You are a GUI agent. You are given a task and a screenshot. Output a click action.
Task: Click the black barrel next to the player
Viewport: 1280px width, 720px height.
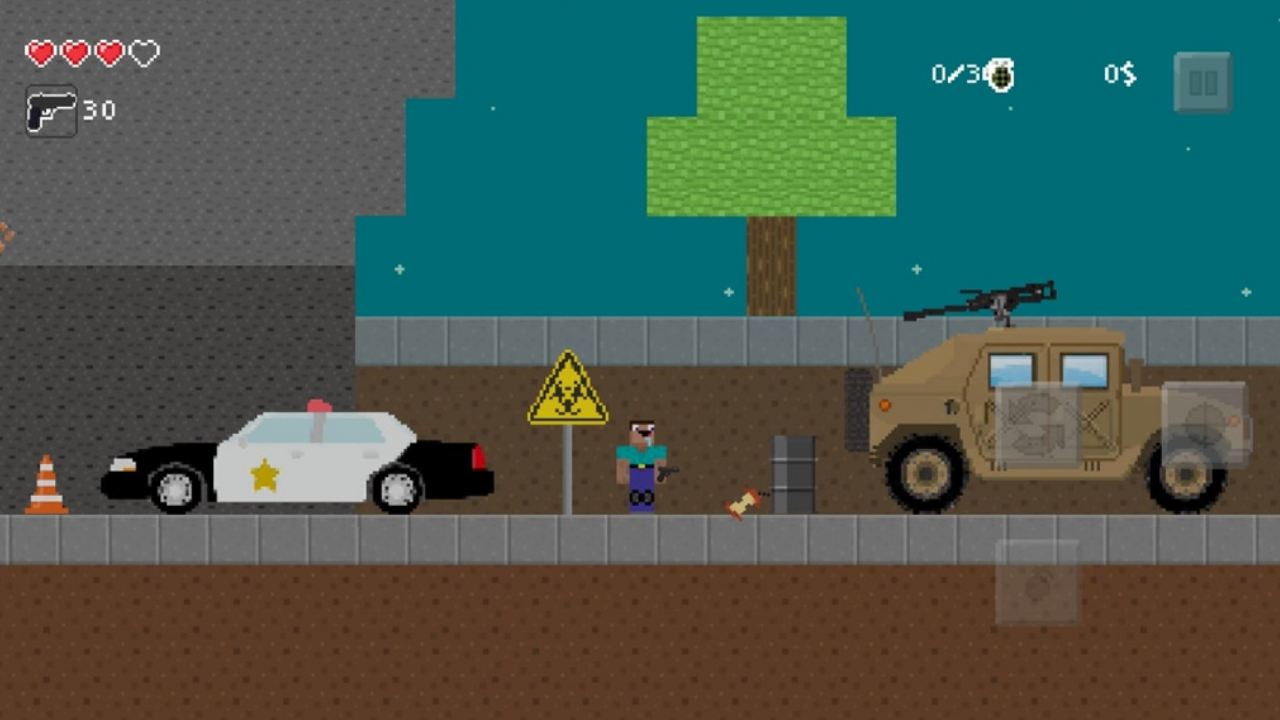795,472
